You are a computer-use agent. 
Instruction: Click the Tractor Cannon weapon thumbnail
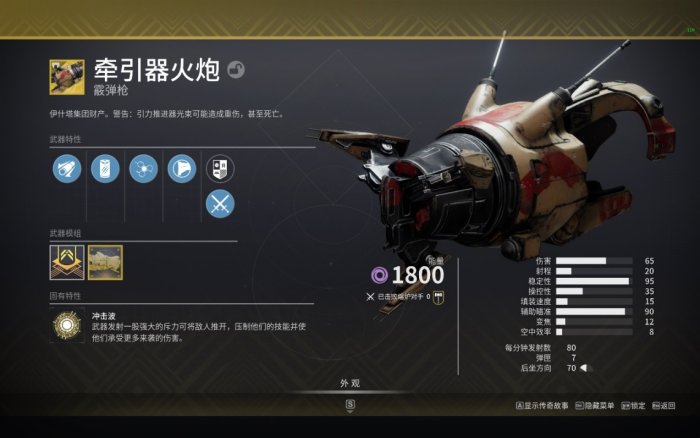tap(67, 76)
